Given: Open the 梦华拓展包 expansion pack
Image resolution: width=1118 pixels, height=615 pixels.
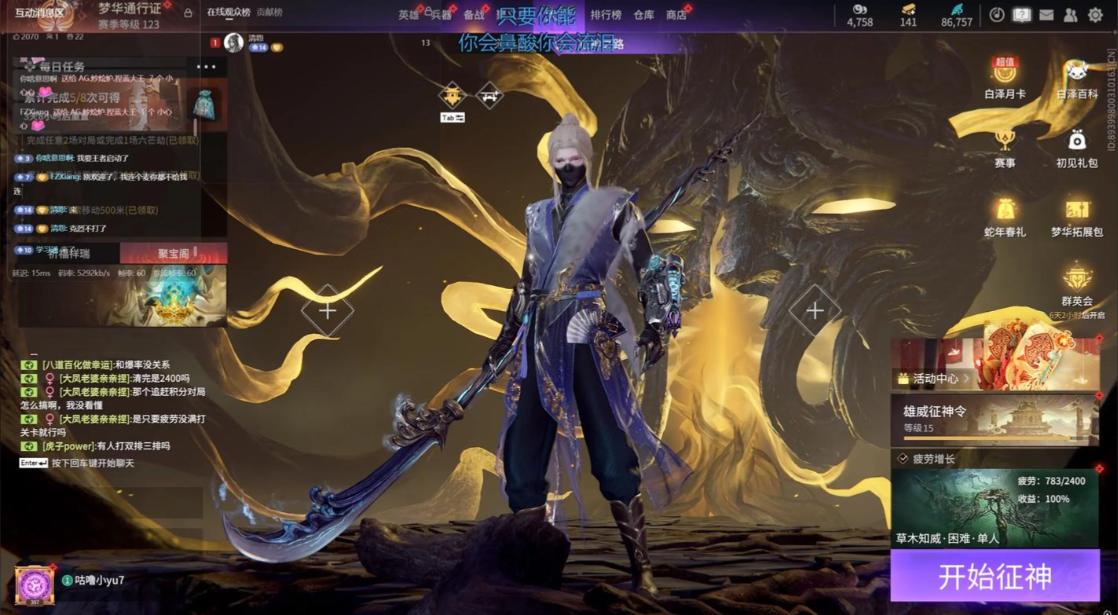Looking at the screenshot, I should pos(1077,215).
